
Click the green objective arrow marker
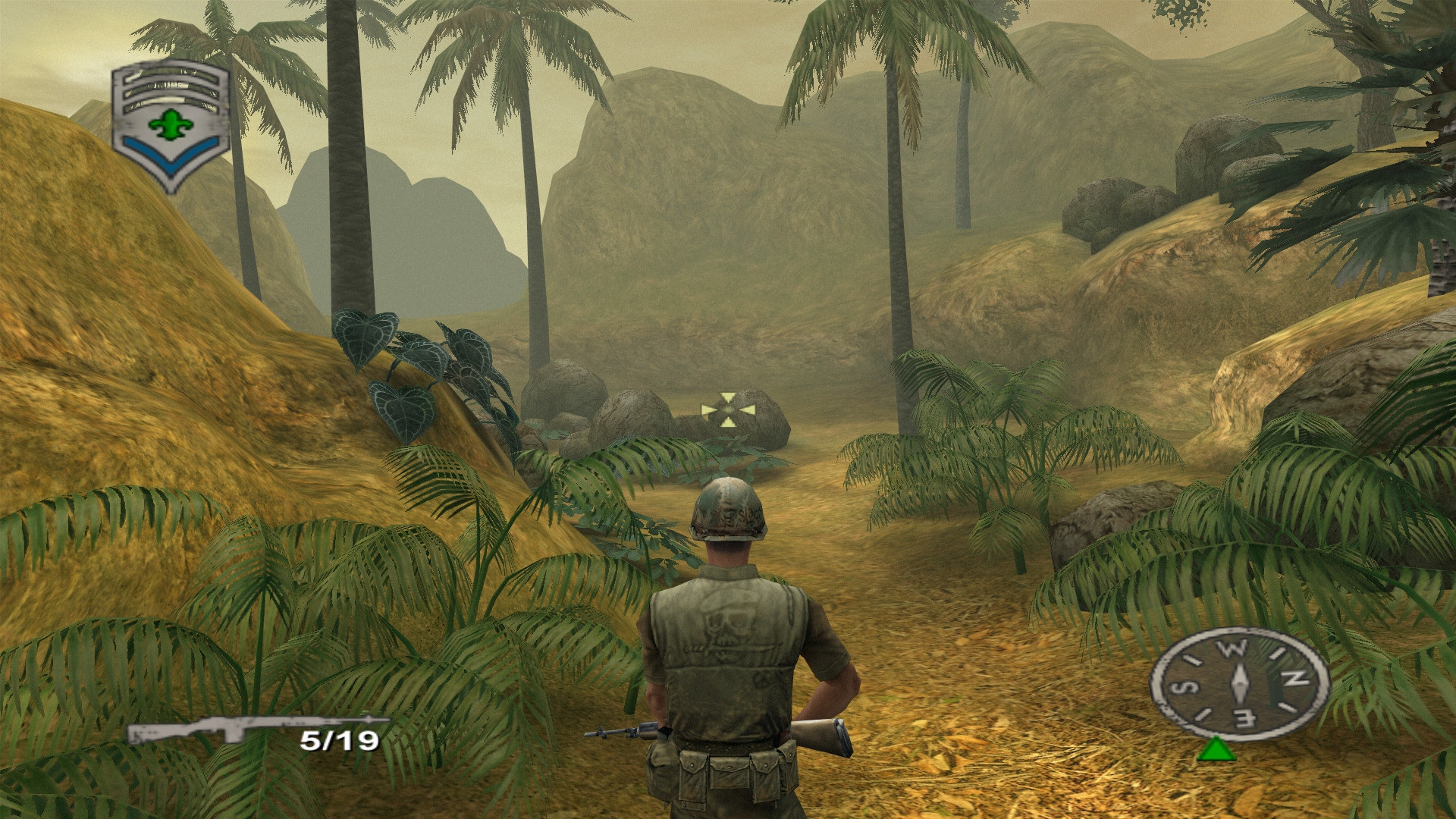1216,750
